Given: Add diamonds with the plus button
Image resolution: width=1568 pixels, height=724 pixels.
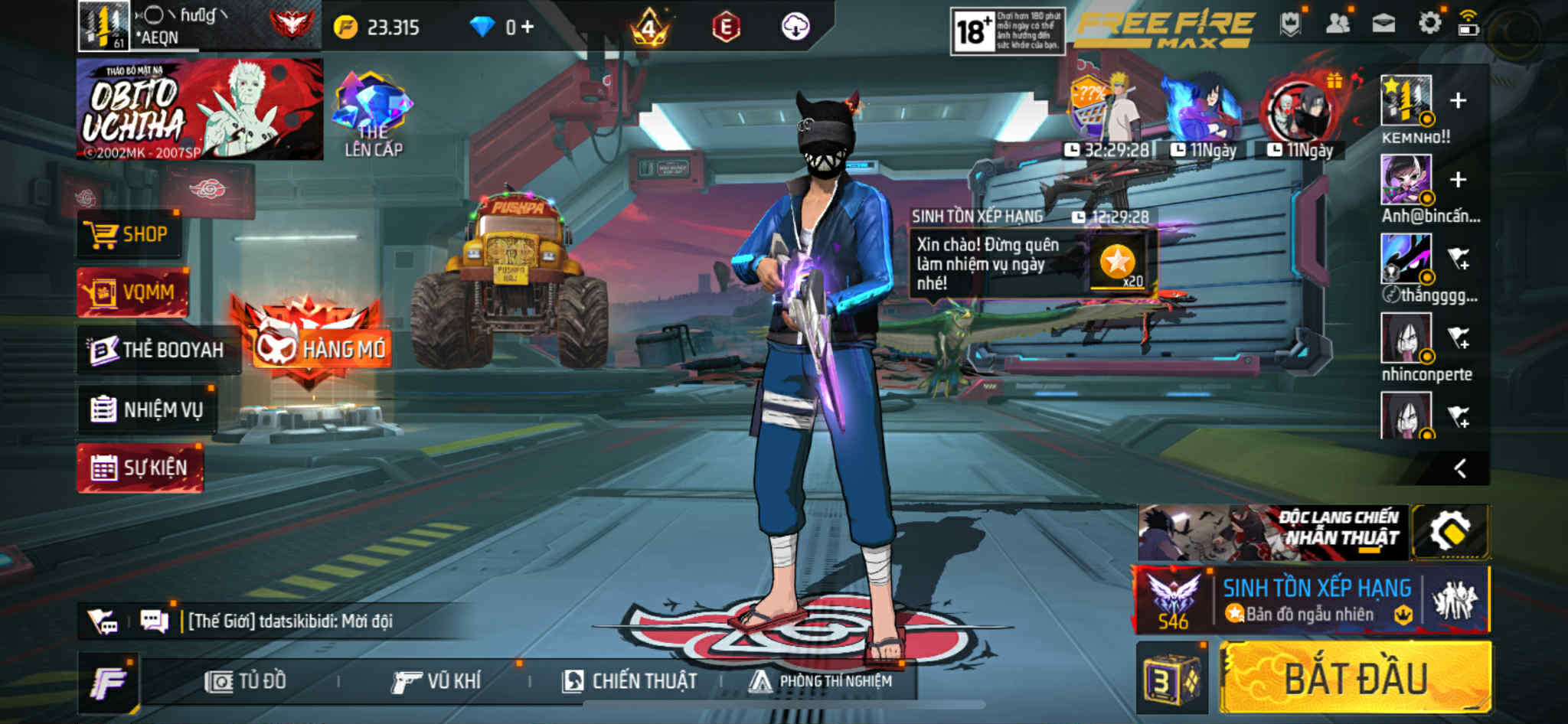Looking at the screenshot, I should (x=528, y=28).
